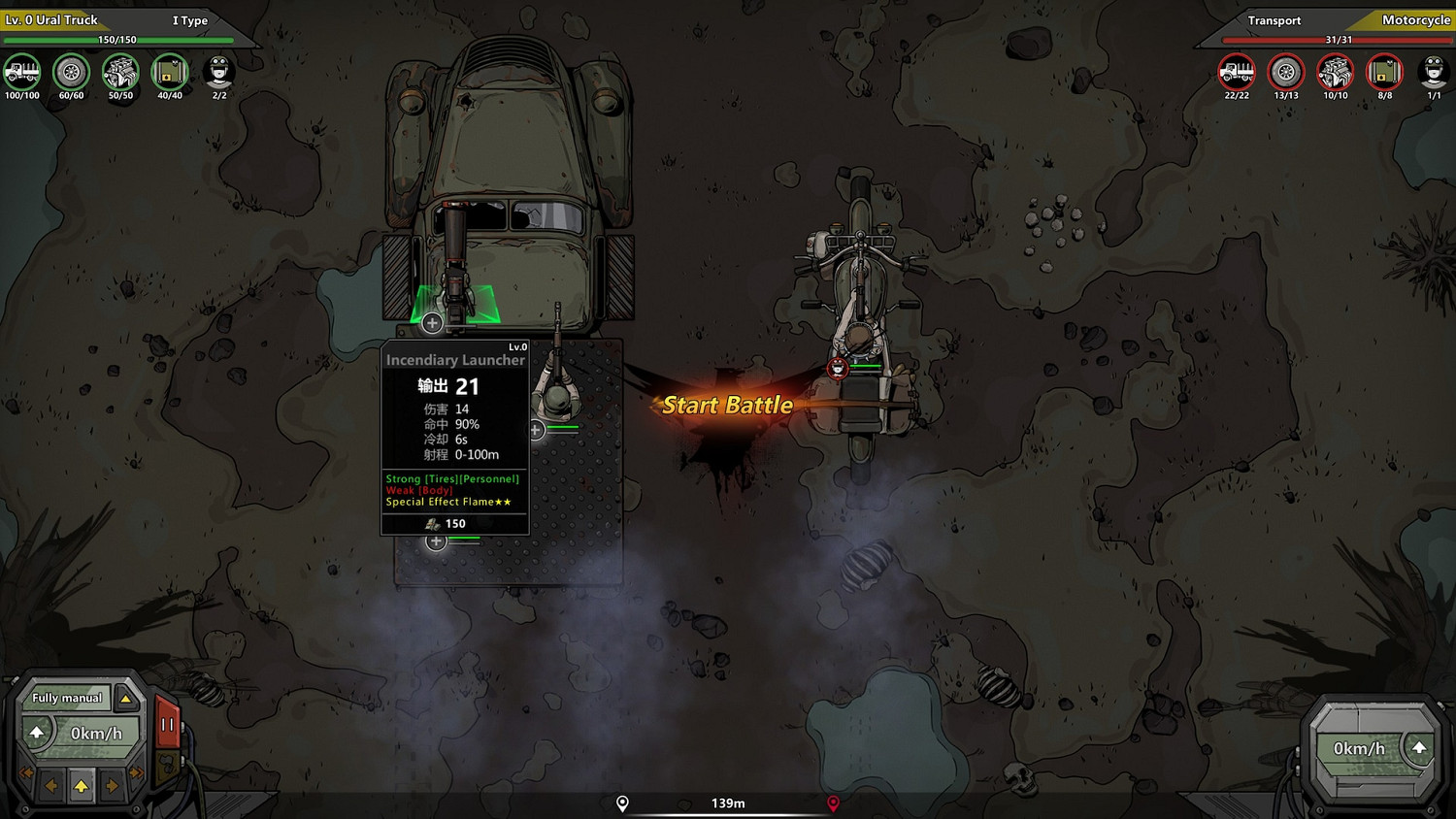Click the single right arrow steering button

tap(112, 785)
